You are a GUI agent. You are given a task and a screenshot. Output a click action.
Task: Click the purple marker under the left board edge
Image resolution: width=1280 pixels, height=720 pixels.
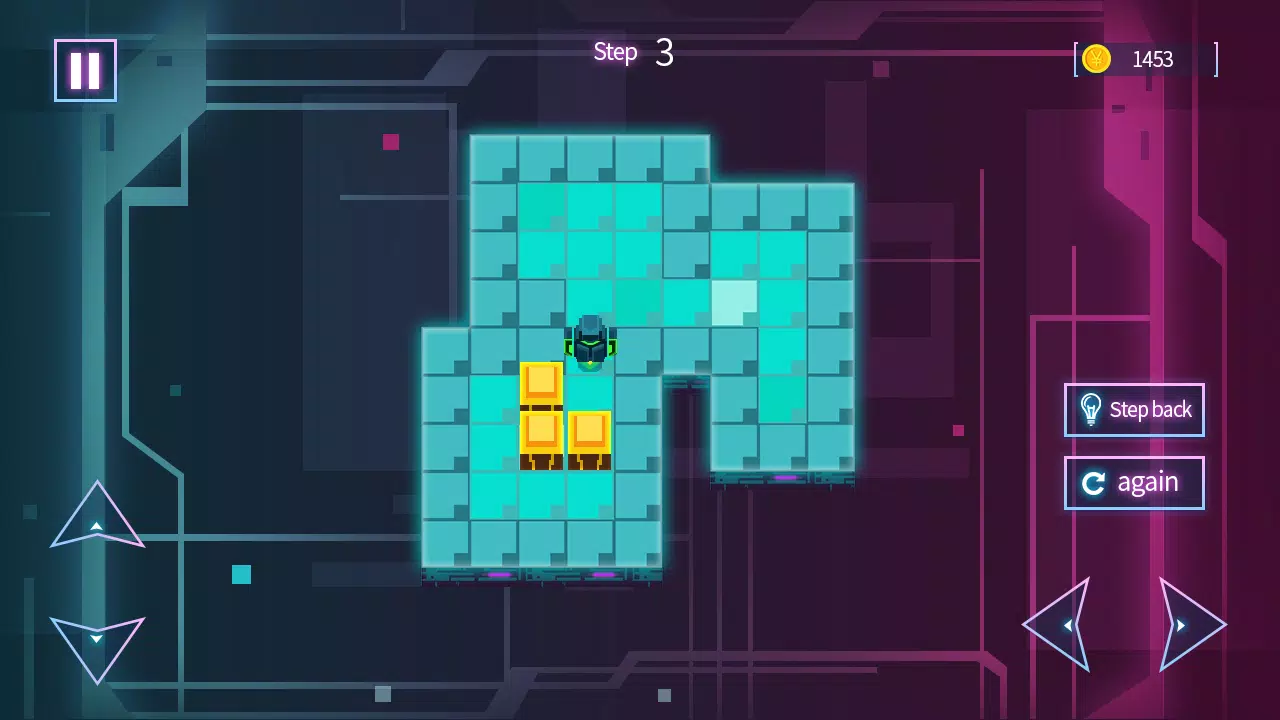click(500, 576)
